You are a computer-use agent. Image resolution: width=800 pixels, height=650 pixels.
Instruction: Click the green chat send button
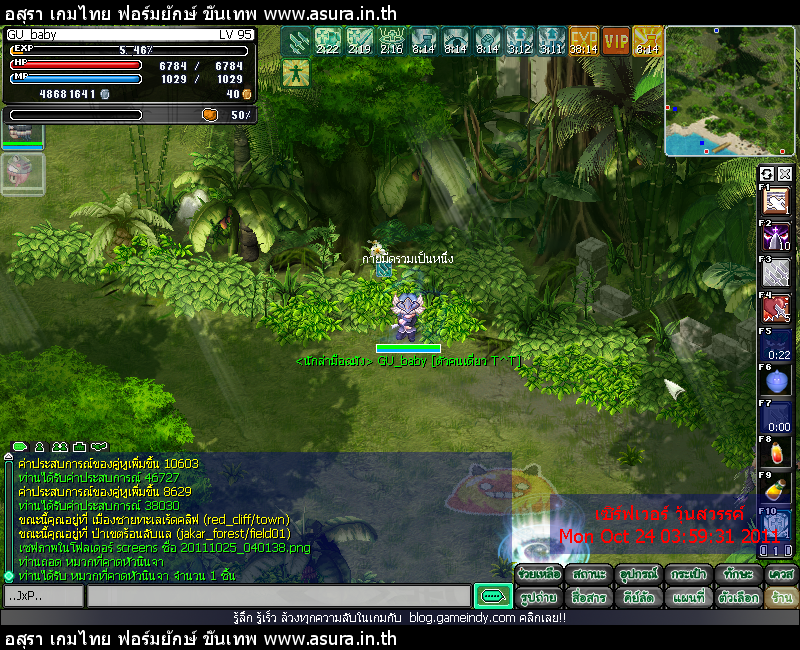pyautogui.click(x=492, y=596)
